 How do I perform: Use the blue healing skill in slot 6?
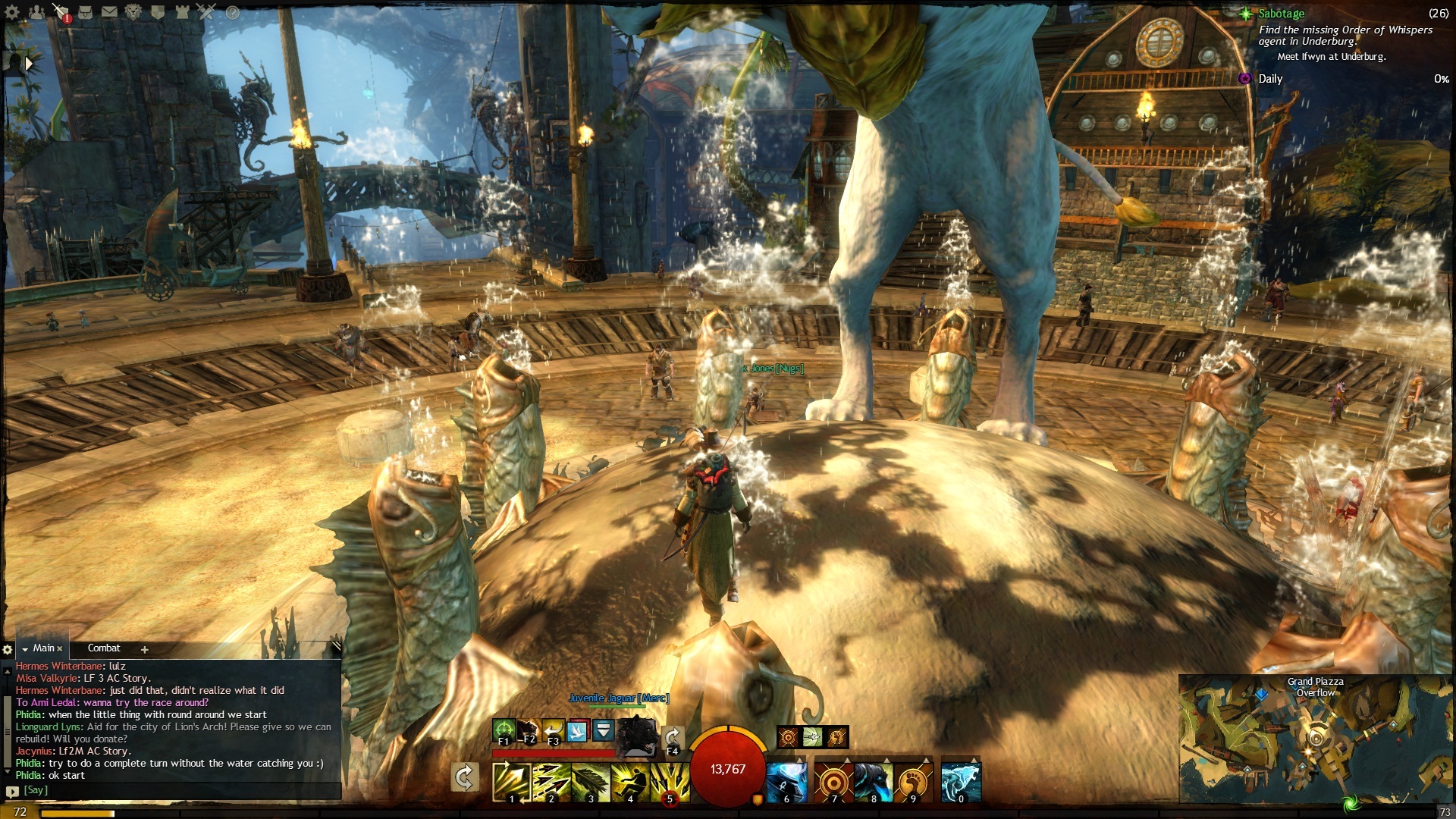(x=786, y=782)
